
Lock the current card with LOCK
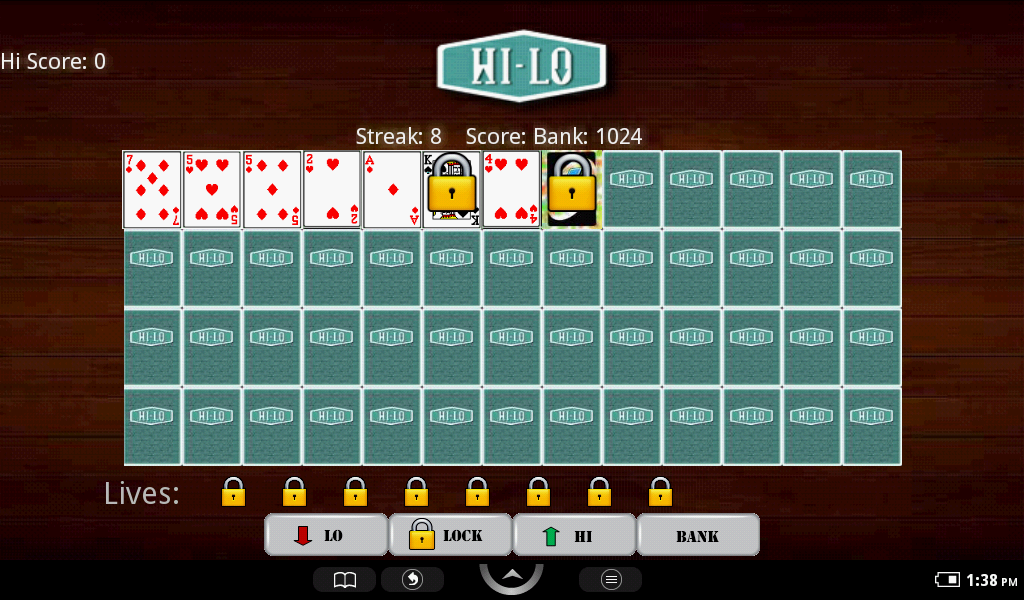click(x=450, y=535)
